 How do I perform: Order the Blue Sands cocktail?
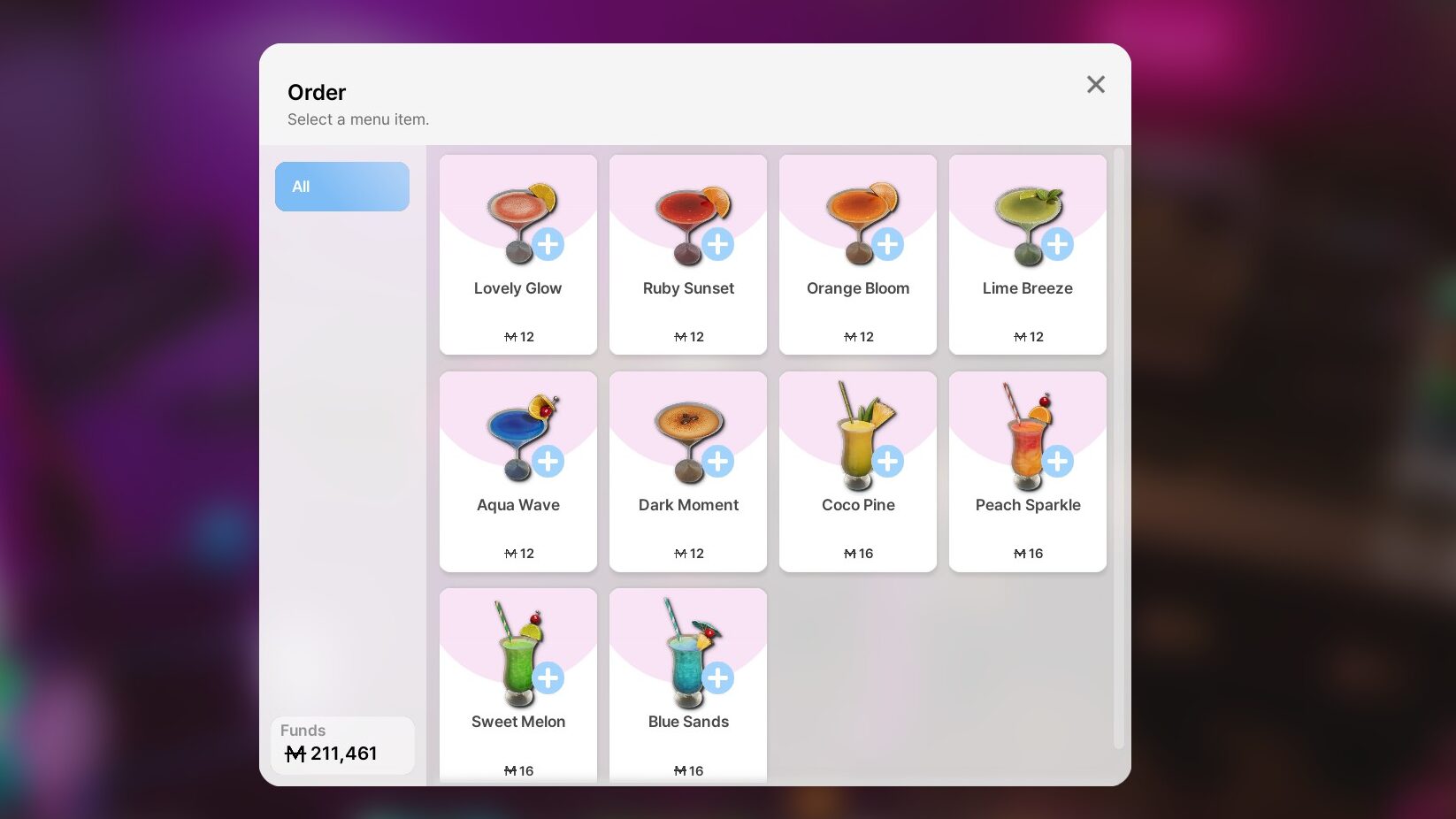click(688, 685)
